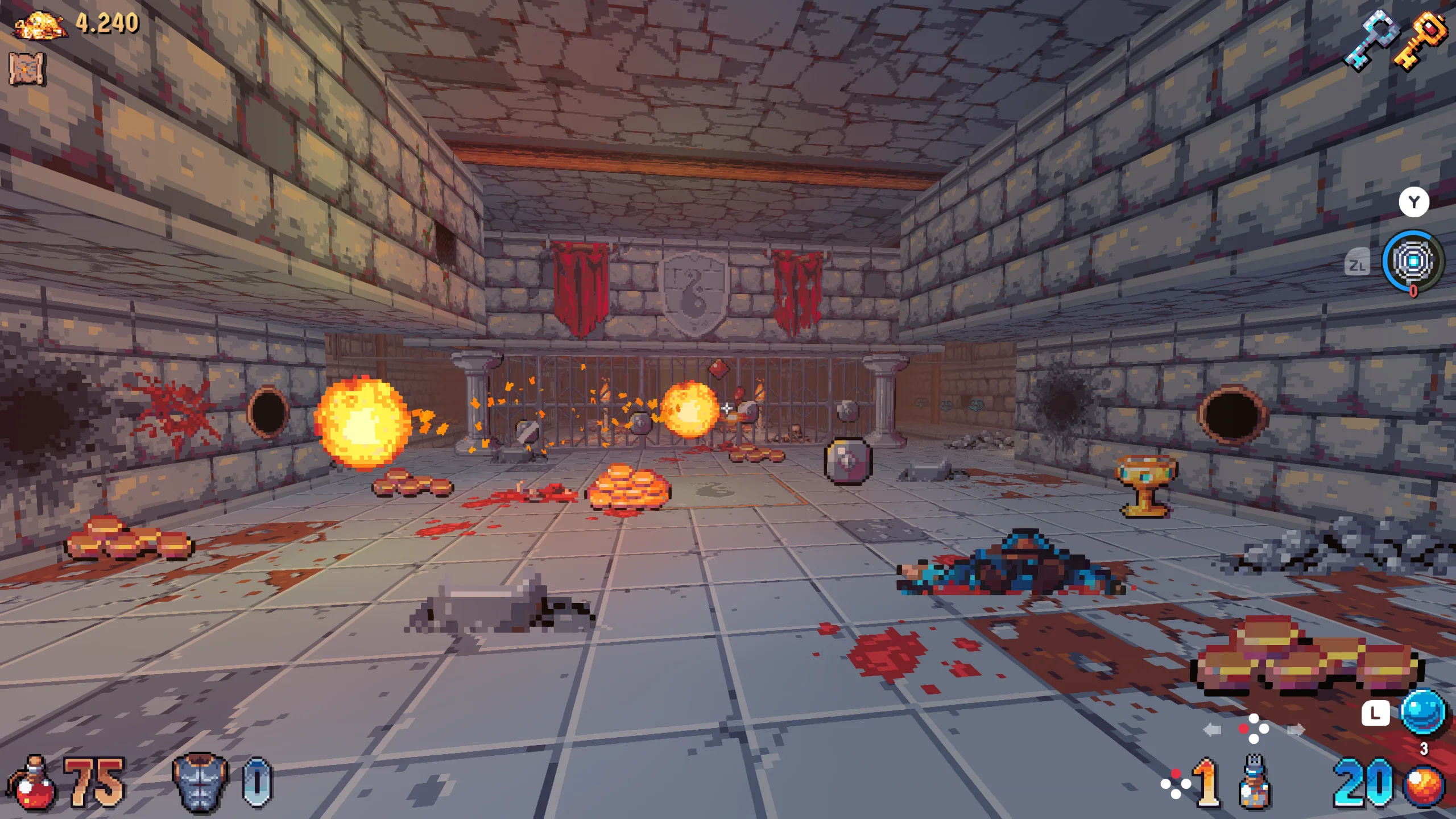The height and width of the screenshot is (819, 1456).
Task: Select the silver key icon
Action: coord(1370,42)
